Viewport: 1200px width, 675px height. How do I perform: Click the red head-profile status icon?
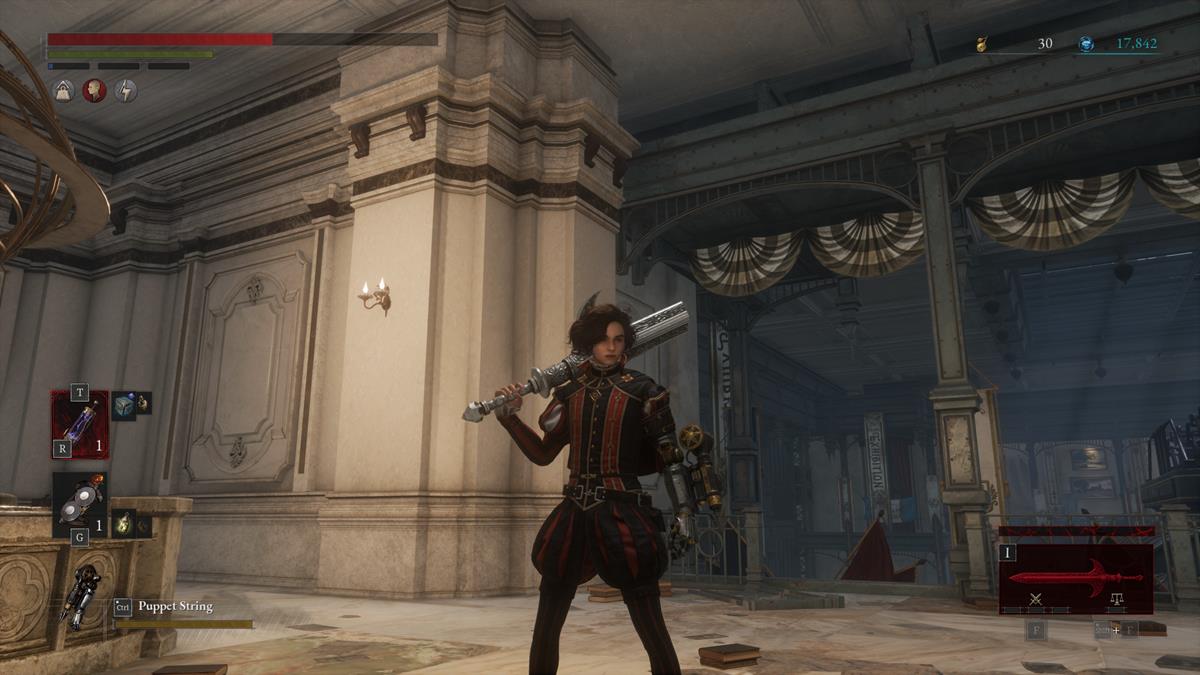(95, 91)
